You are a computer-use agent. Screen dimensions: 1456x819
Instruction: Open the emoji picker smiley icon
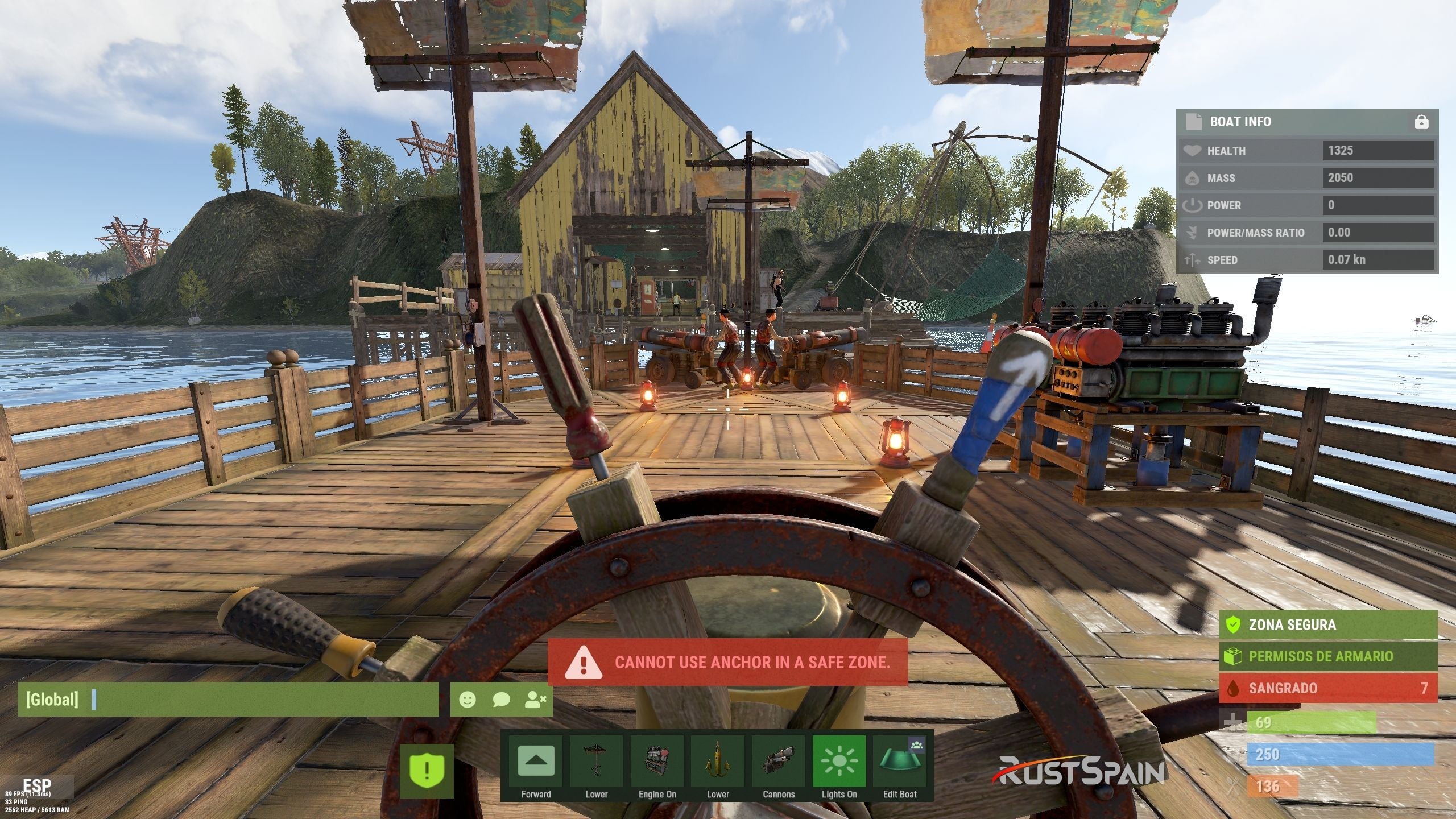[468, 700]
